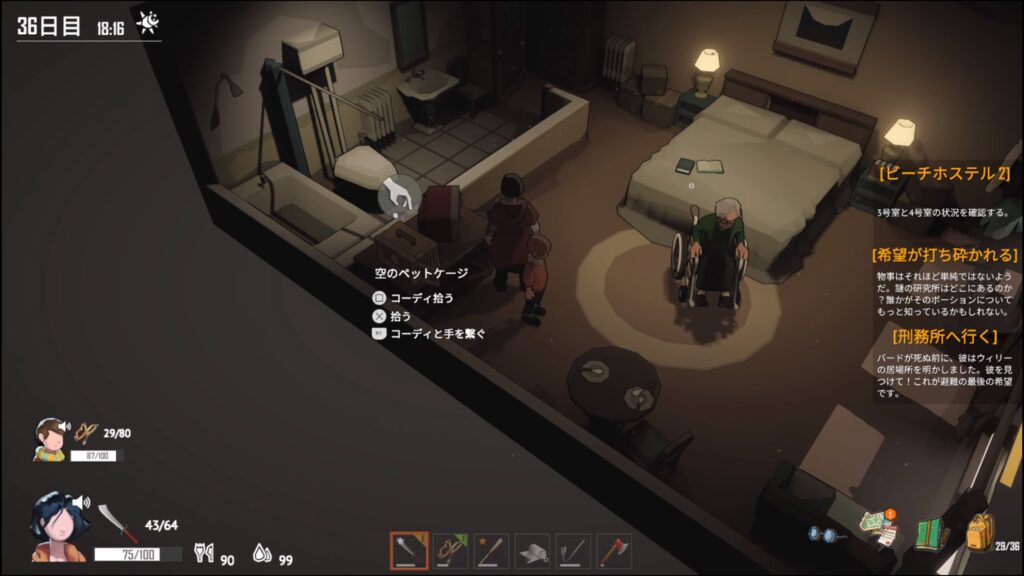This screenshot has width=1024, height=576.
Task: Open the green map book
Action: coord(930,532)
